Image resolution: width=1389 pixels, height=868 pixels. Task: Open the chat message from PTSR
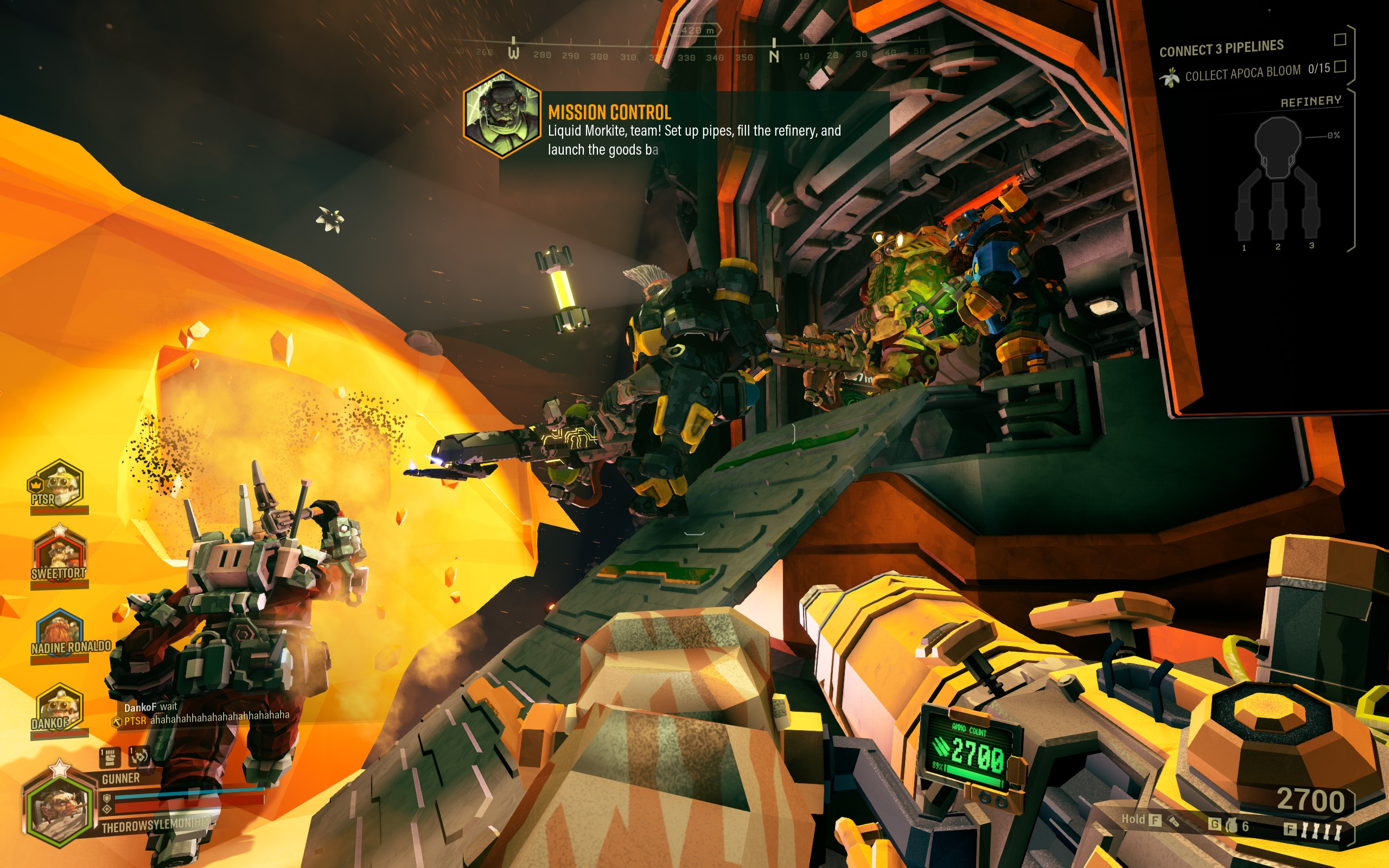click(x=207, y=718)
